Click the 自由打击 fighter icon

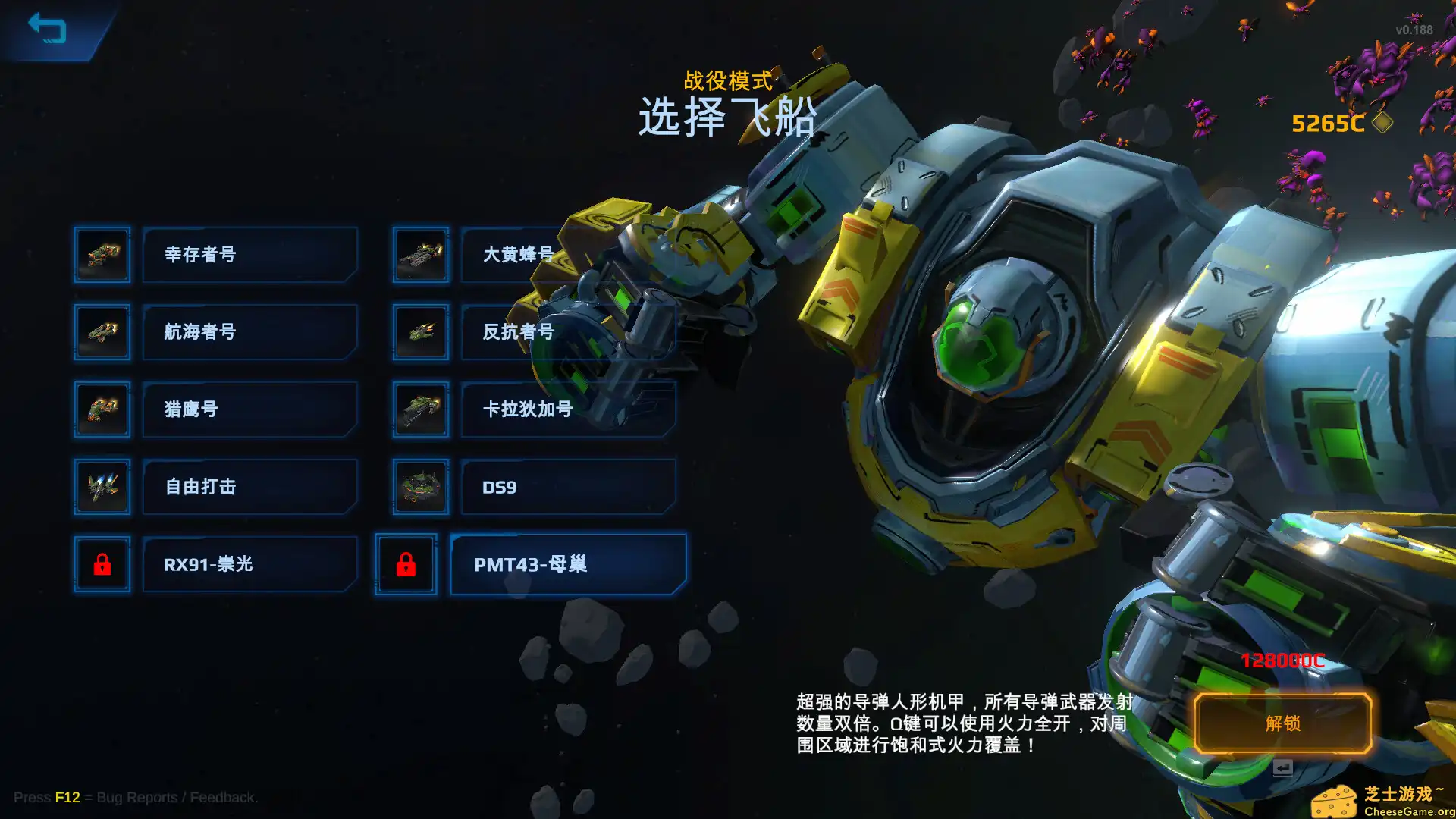(x=102, y=487)
